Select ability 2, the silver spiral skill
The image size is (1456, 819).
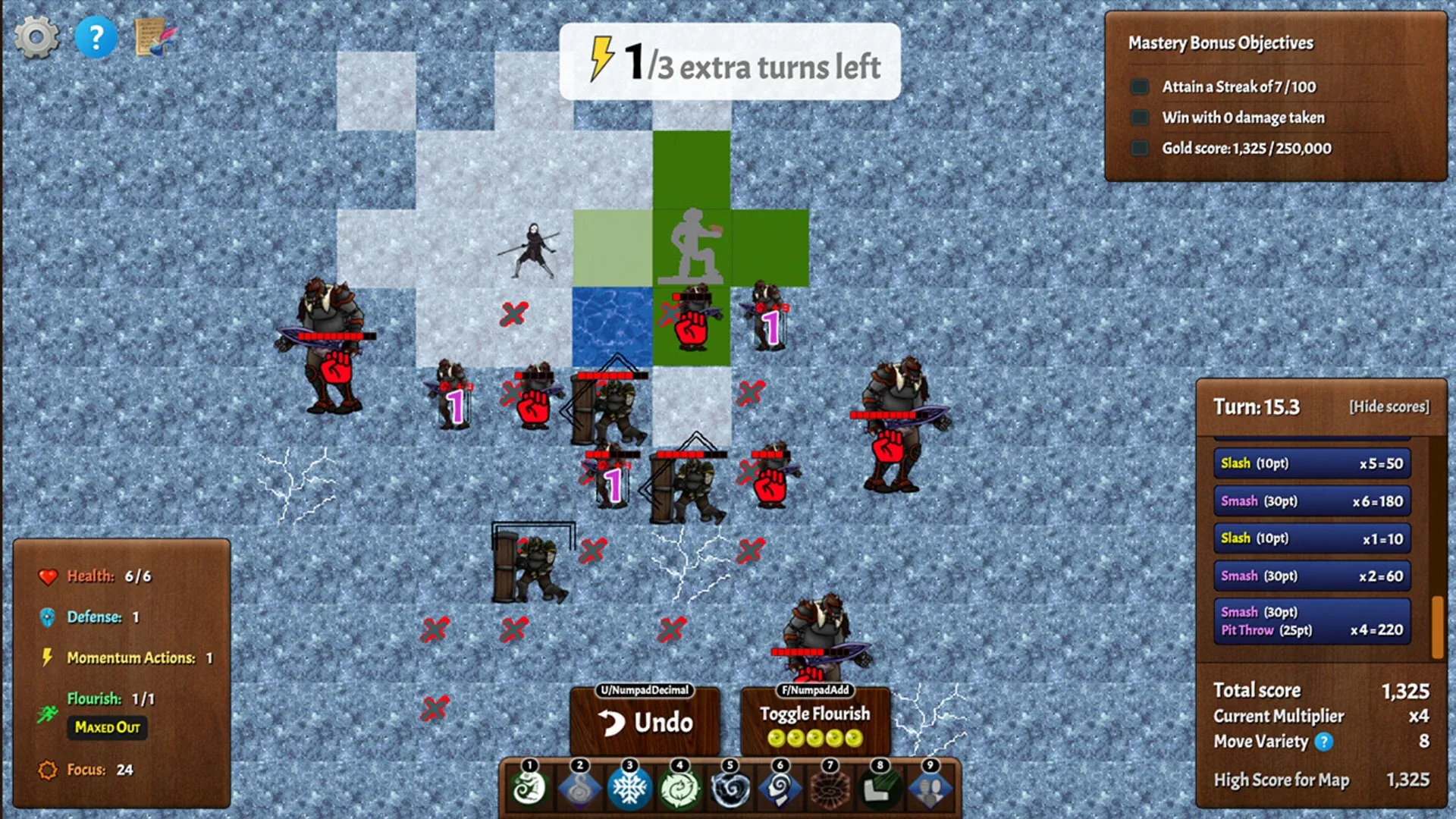pos(580,789)
